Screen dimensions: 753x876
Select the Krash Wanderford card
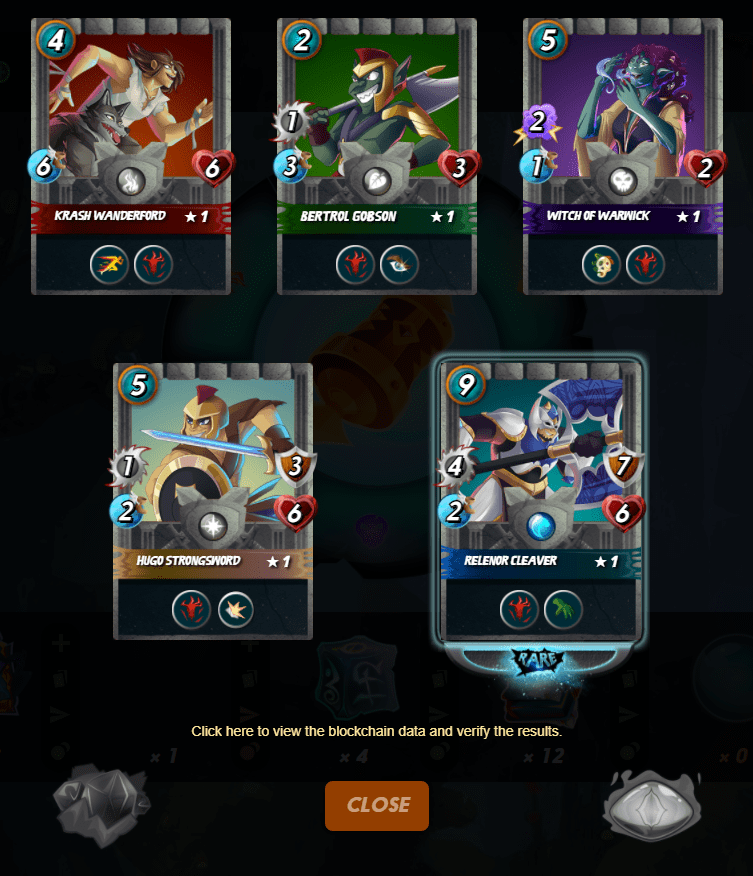pos(131,155)
